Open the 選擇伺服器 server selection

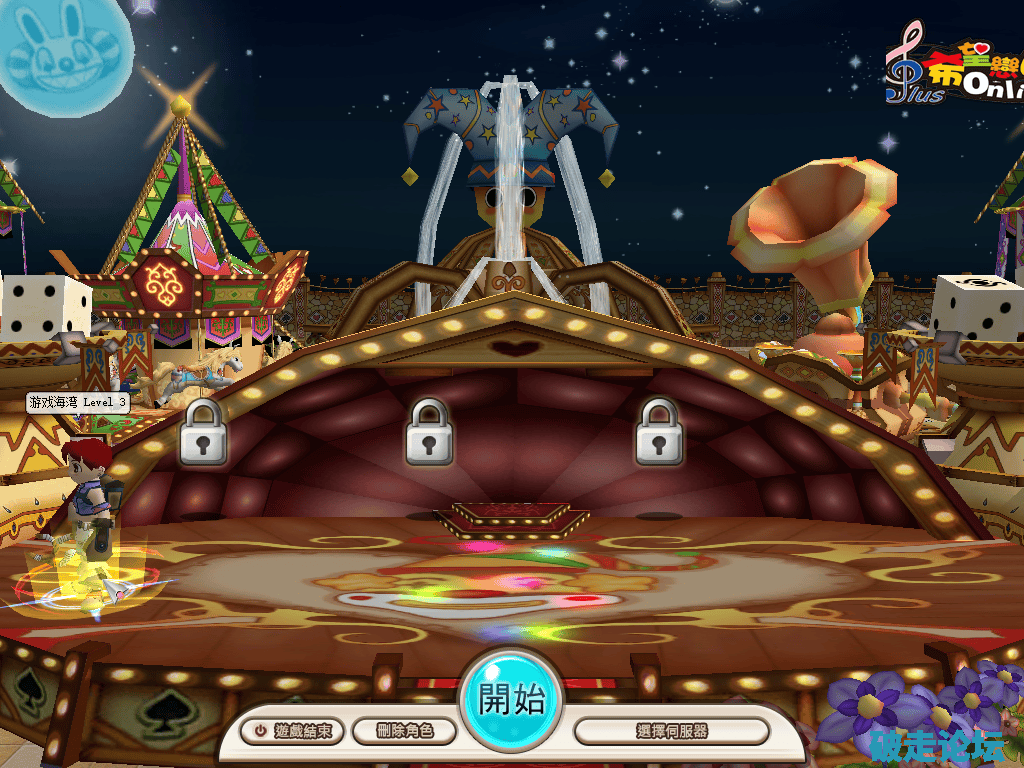(x=671, y=731)
